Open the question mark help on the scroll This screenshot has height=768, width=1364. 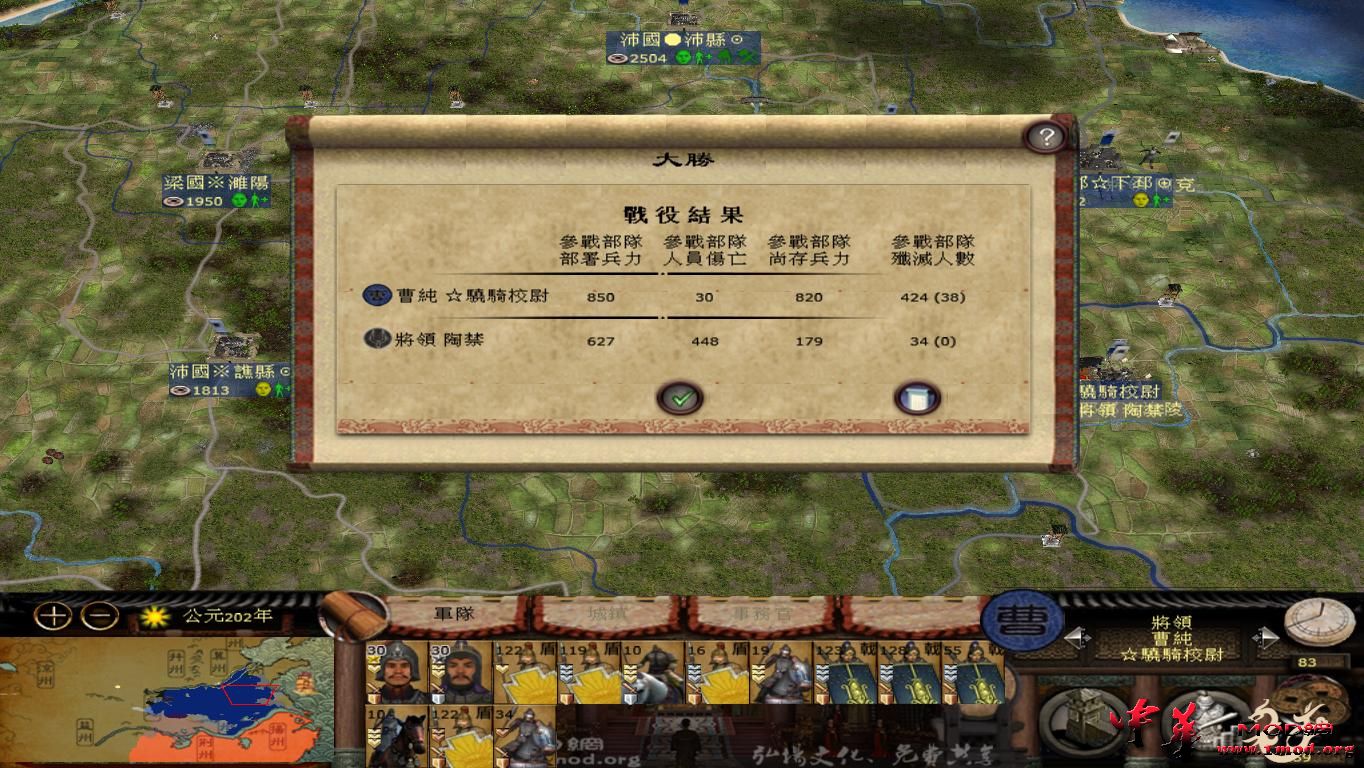pos(1047,137)
